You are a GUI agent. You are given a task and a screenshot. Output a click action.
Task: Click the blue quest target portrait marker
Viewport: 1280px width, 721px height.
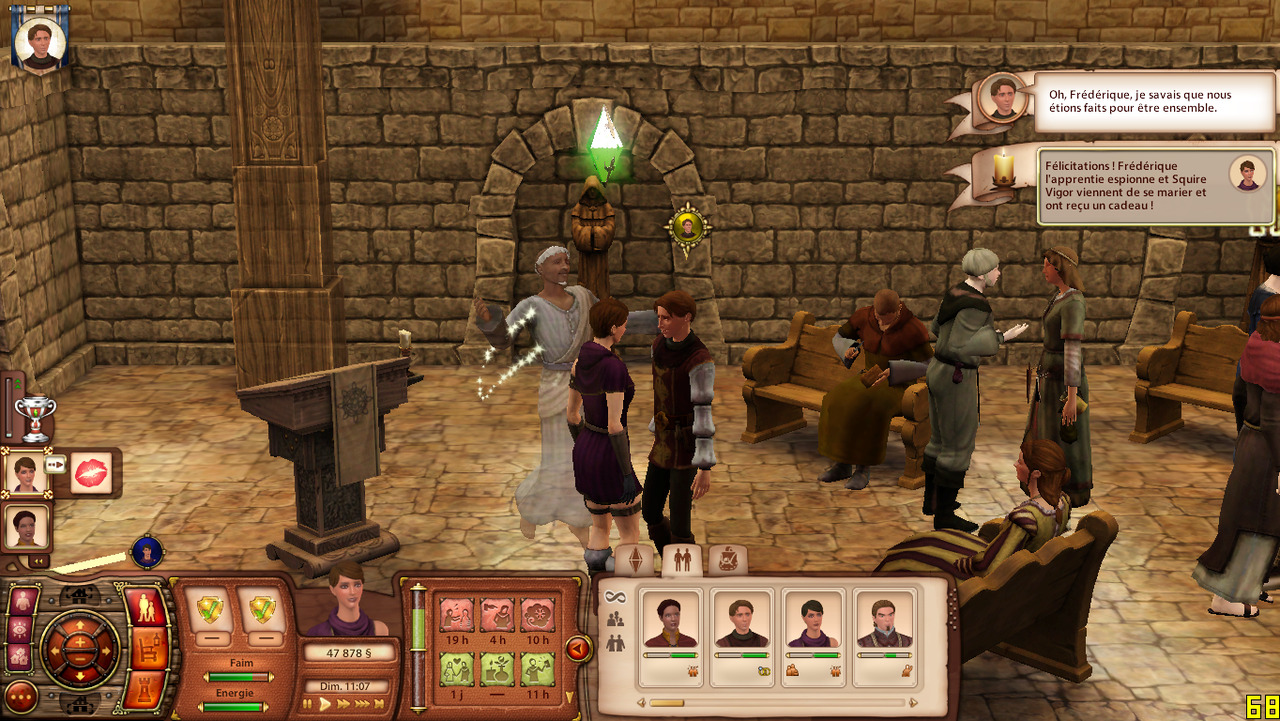pyautogui.click(x=147, y=551)
